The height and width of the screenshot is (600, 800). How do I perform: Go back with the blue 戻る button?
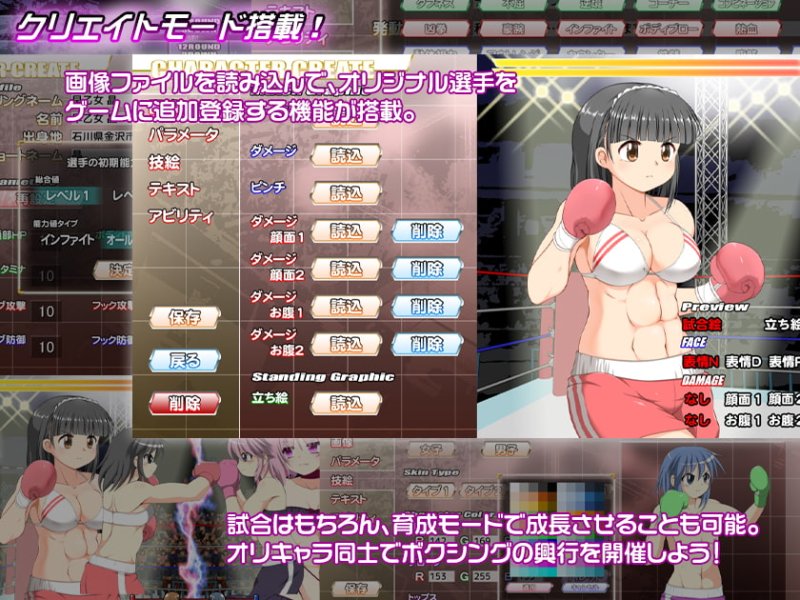184,360
